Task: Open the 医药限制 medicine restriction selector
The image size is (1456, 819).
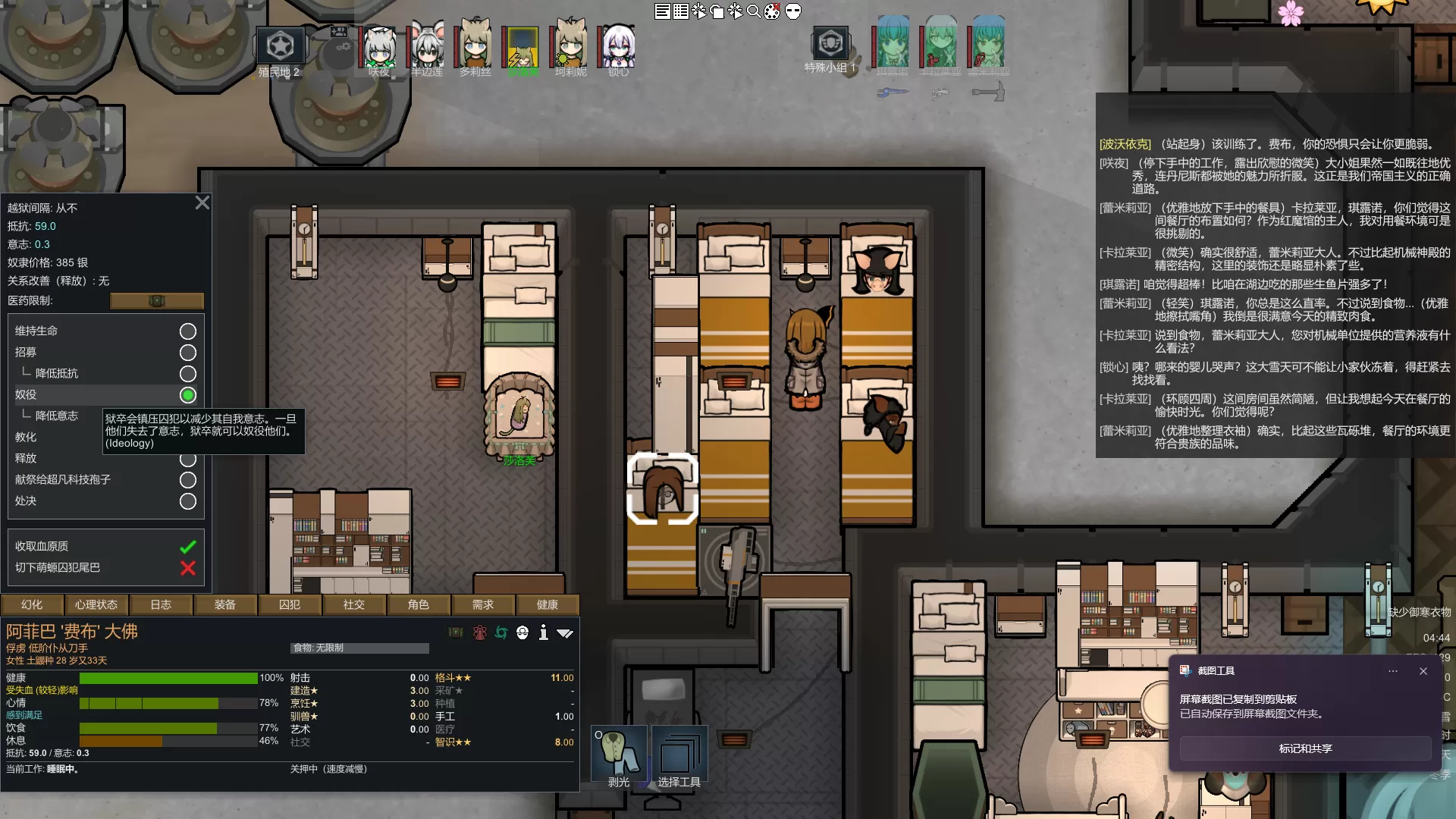Action: pyautogui.click(x=156, y=301)
